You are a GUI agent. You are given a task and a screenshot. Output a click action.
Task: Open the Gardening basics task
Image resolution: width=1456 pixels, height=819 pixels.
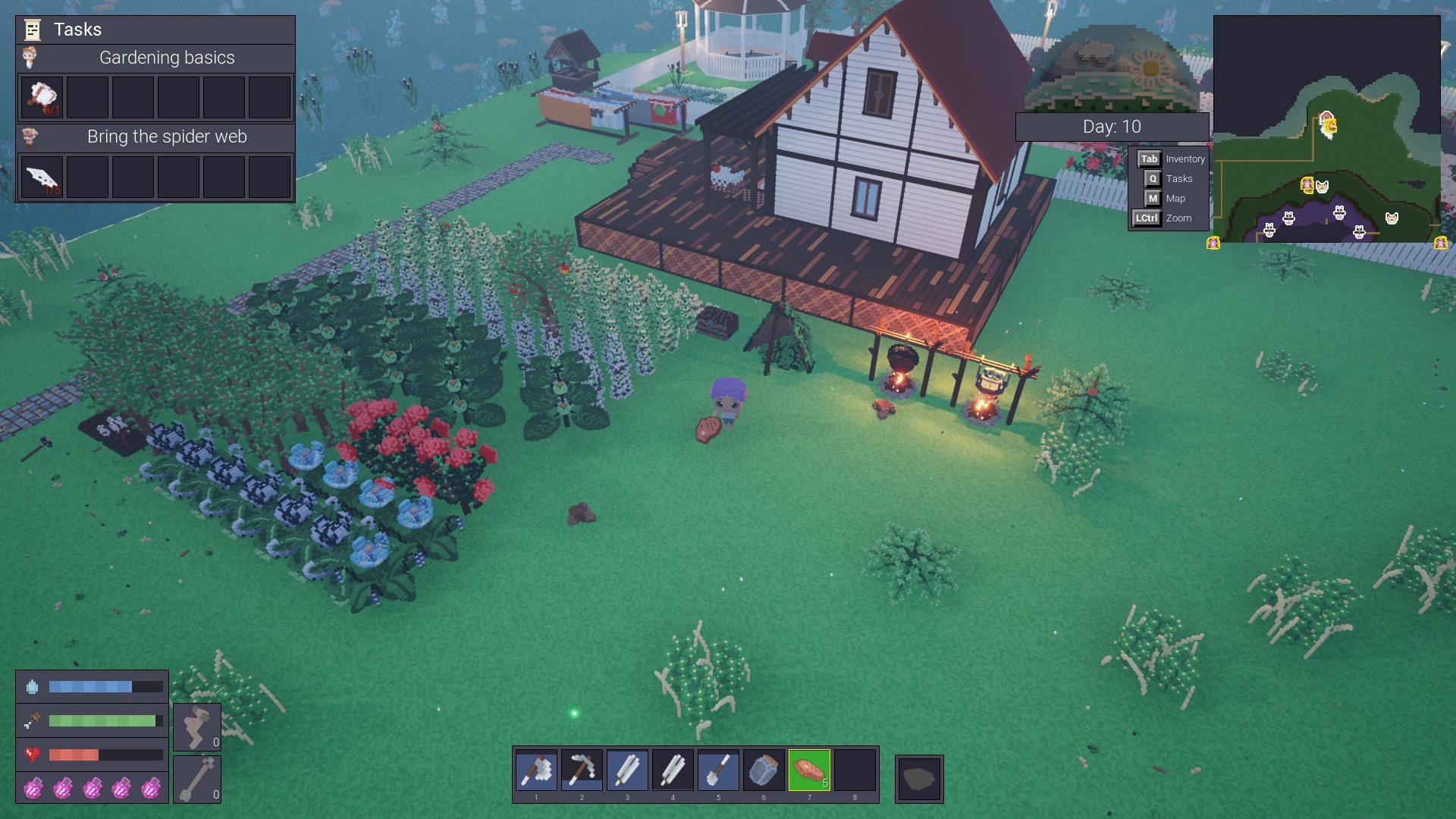167,58
